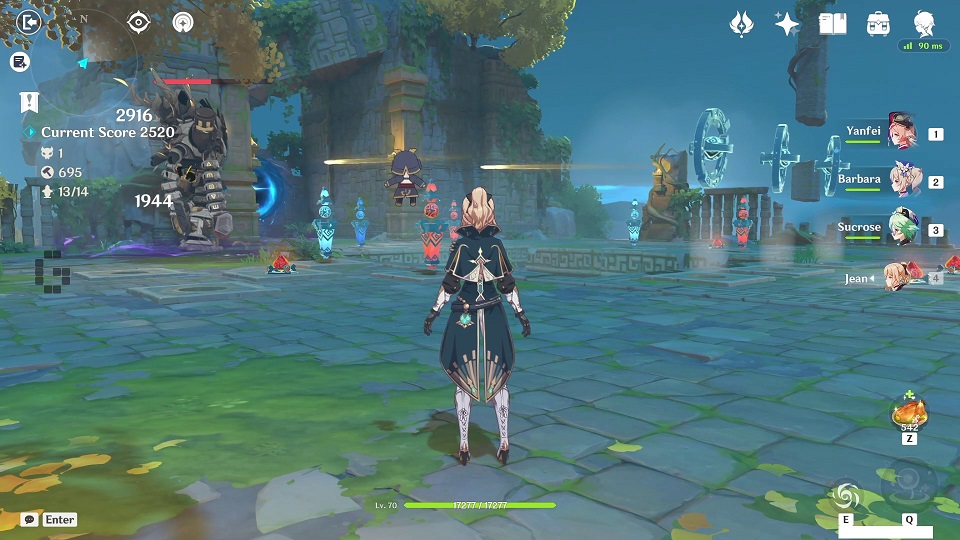This screenshot has width=960, height=540.
Task: Switch to party member Barbara
Action: tap(902, 181)
